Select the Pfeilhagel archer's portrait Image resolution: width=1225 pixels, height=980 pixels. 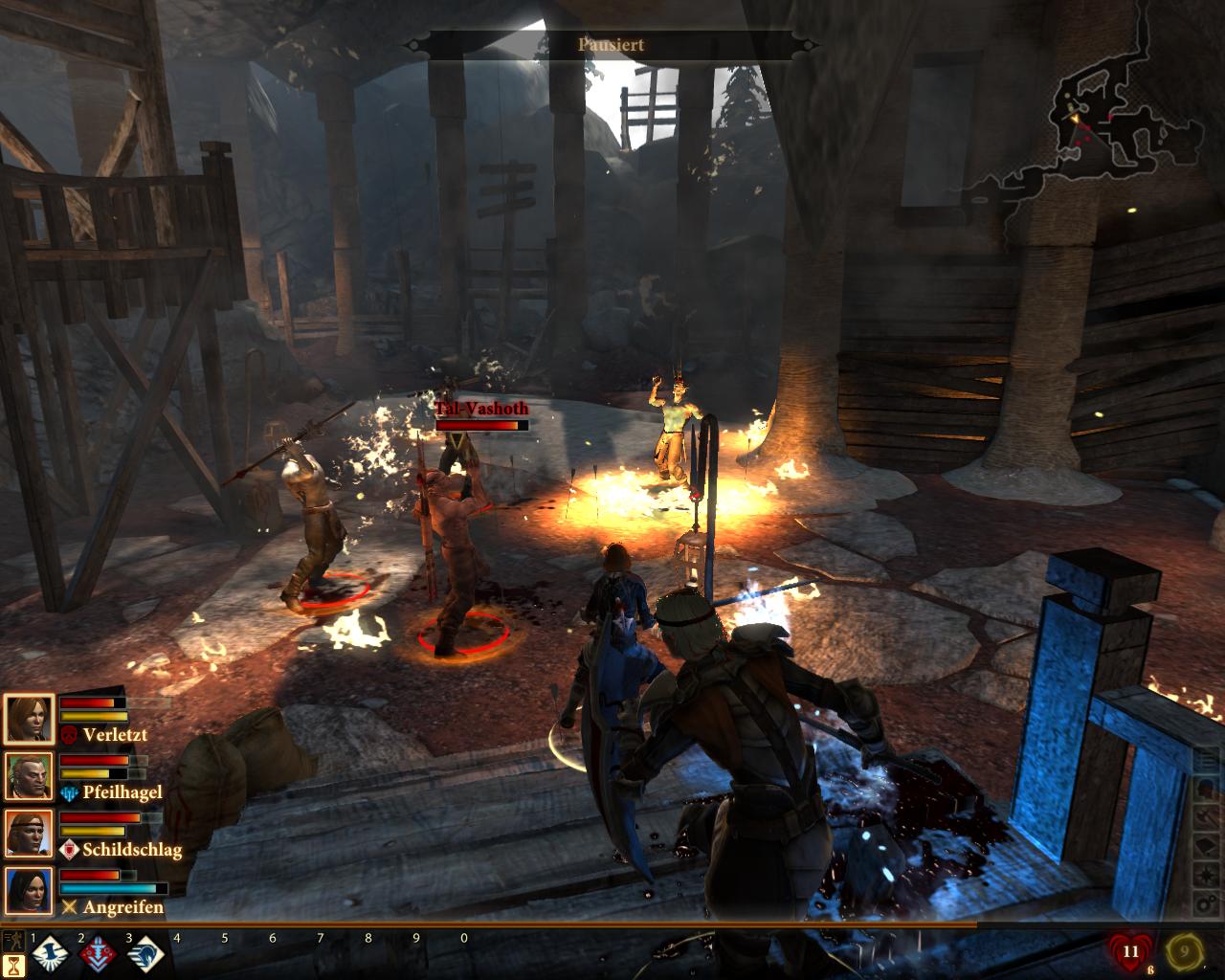pyautogui.click(x=29, y=776)
